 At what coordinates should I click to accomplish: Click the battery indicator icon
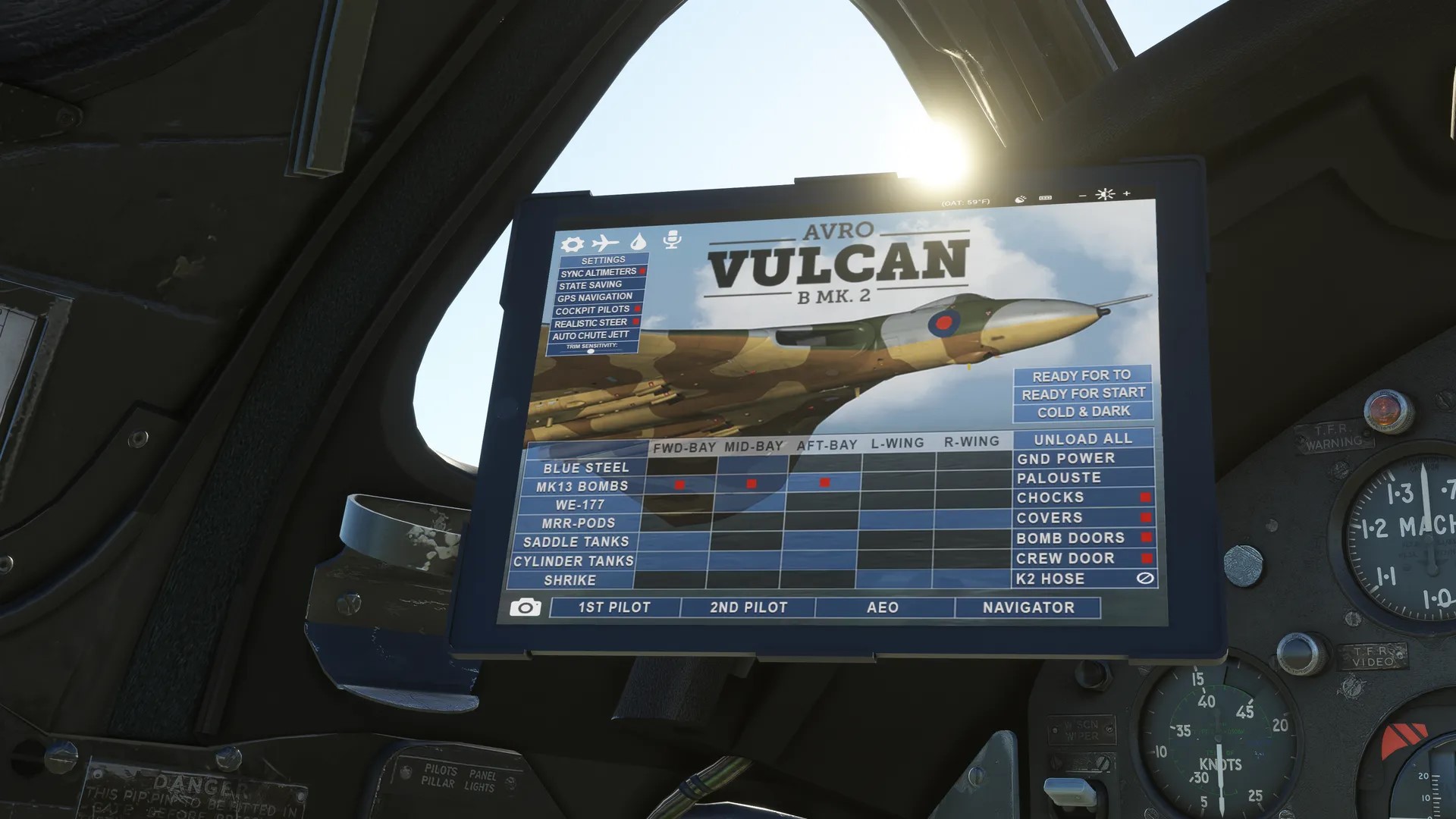(x=1044, y=199)
